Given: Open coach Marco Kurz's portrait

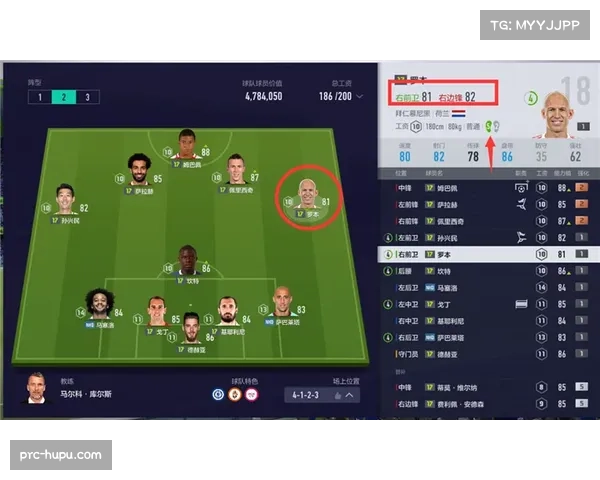Looking at the screenshot, I should (x=36, y=390).
